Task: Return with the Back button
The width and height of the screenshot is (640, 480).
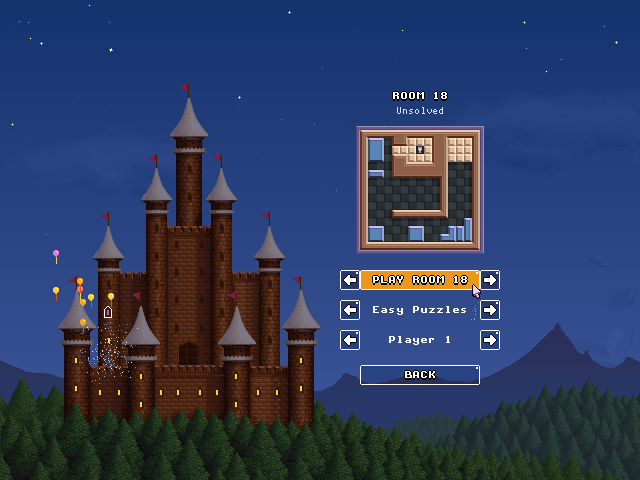Action: [x=420, y=375]
